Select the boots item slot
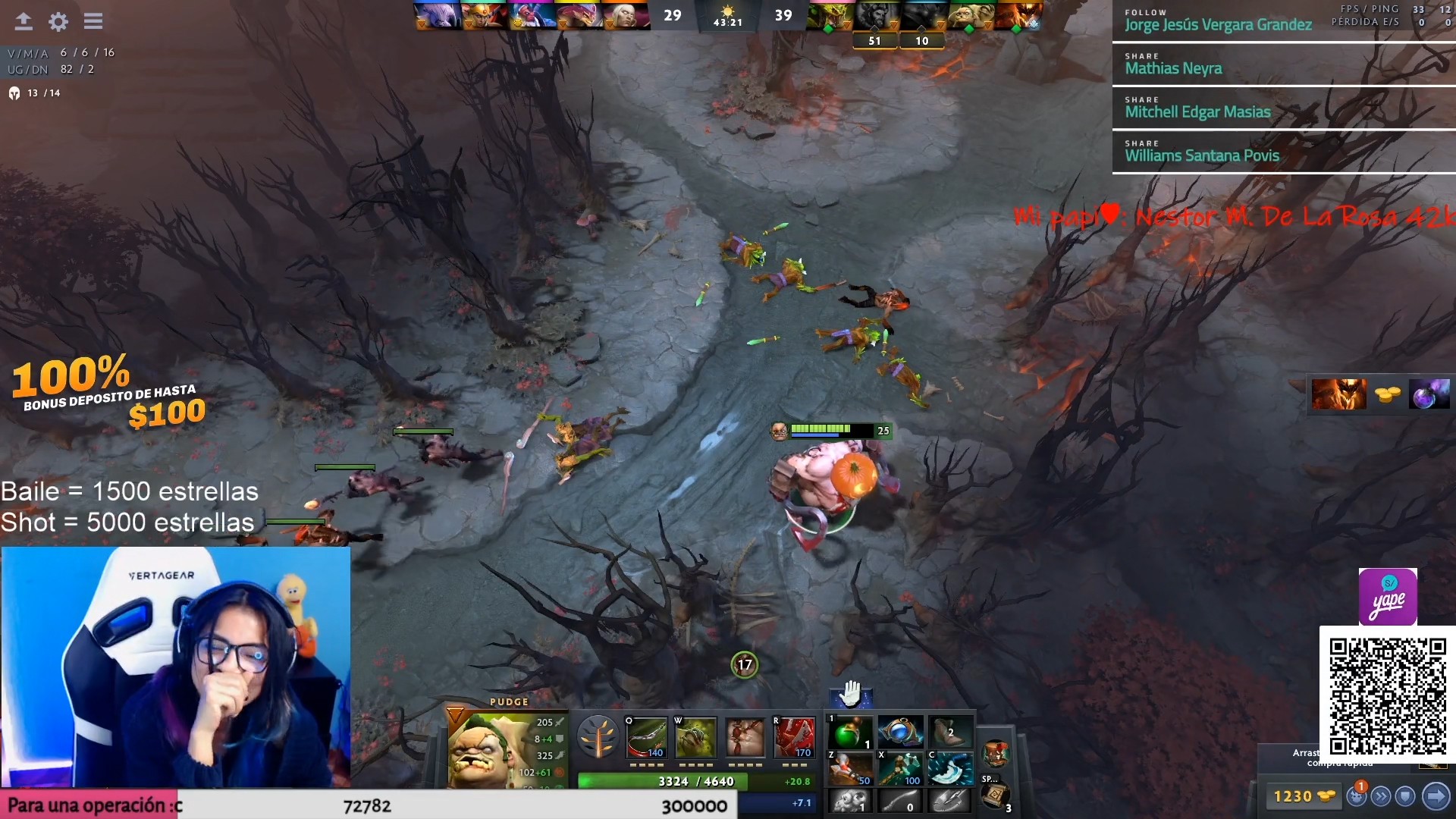This screenshot has width=1456, height=819. pyautogui.click(x=950, y=733)
